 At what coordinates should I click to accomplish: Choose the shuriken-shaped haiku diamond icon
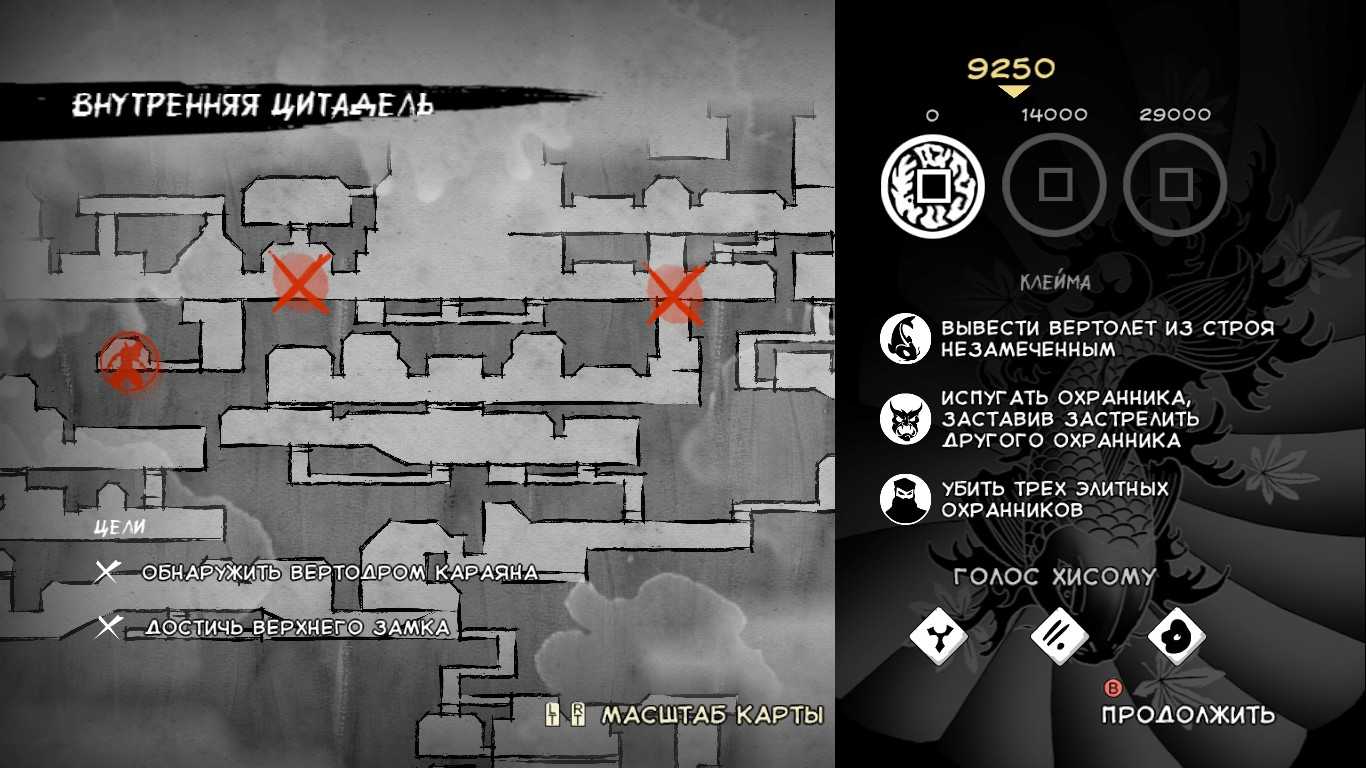click(x=939, y=634)
